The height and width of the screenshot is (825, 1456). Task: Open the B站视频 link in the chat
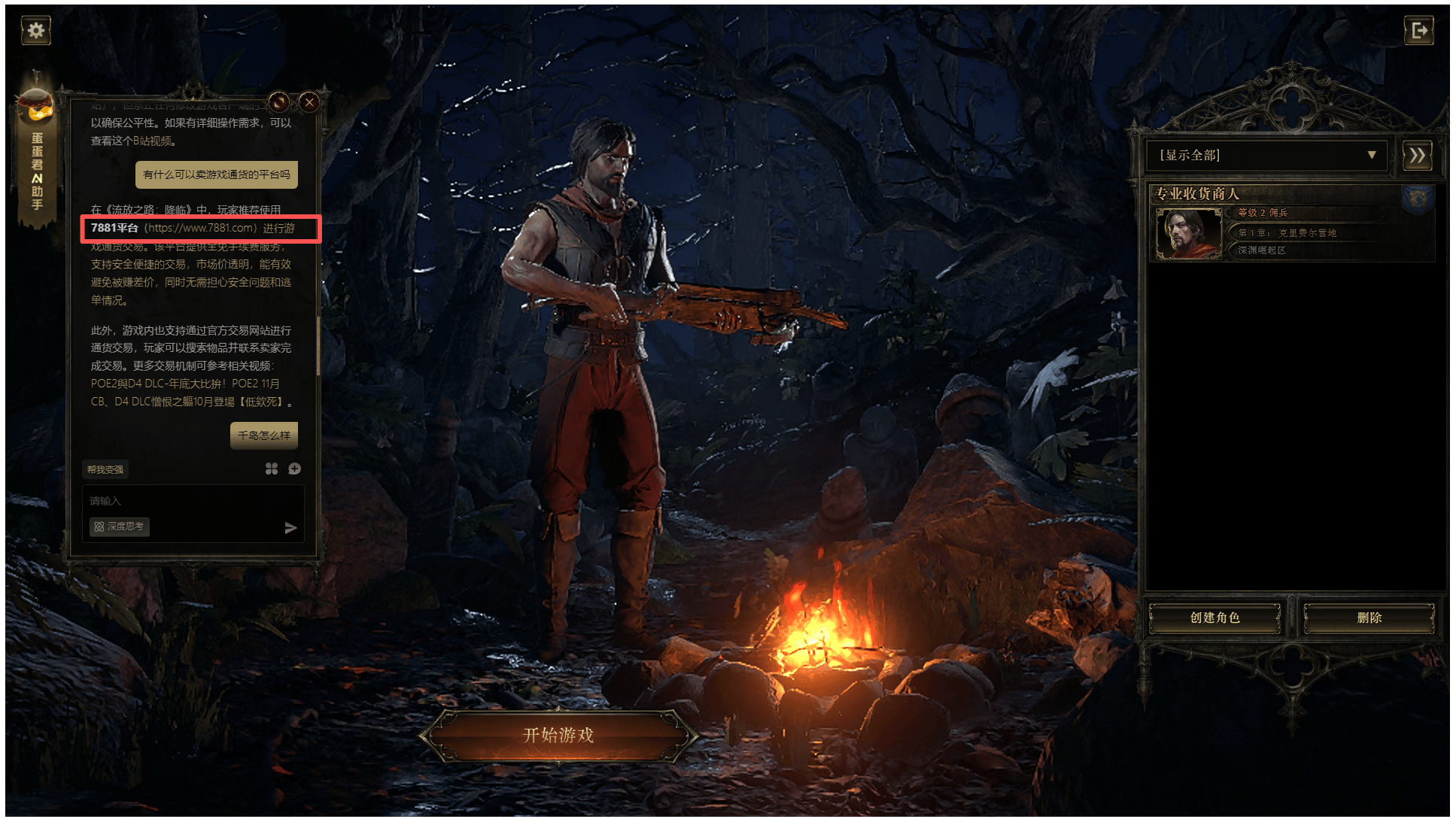coord(153,141)
